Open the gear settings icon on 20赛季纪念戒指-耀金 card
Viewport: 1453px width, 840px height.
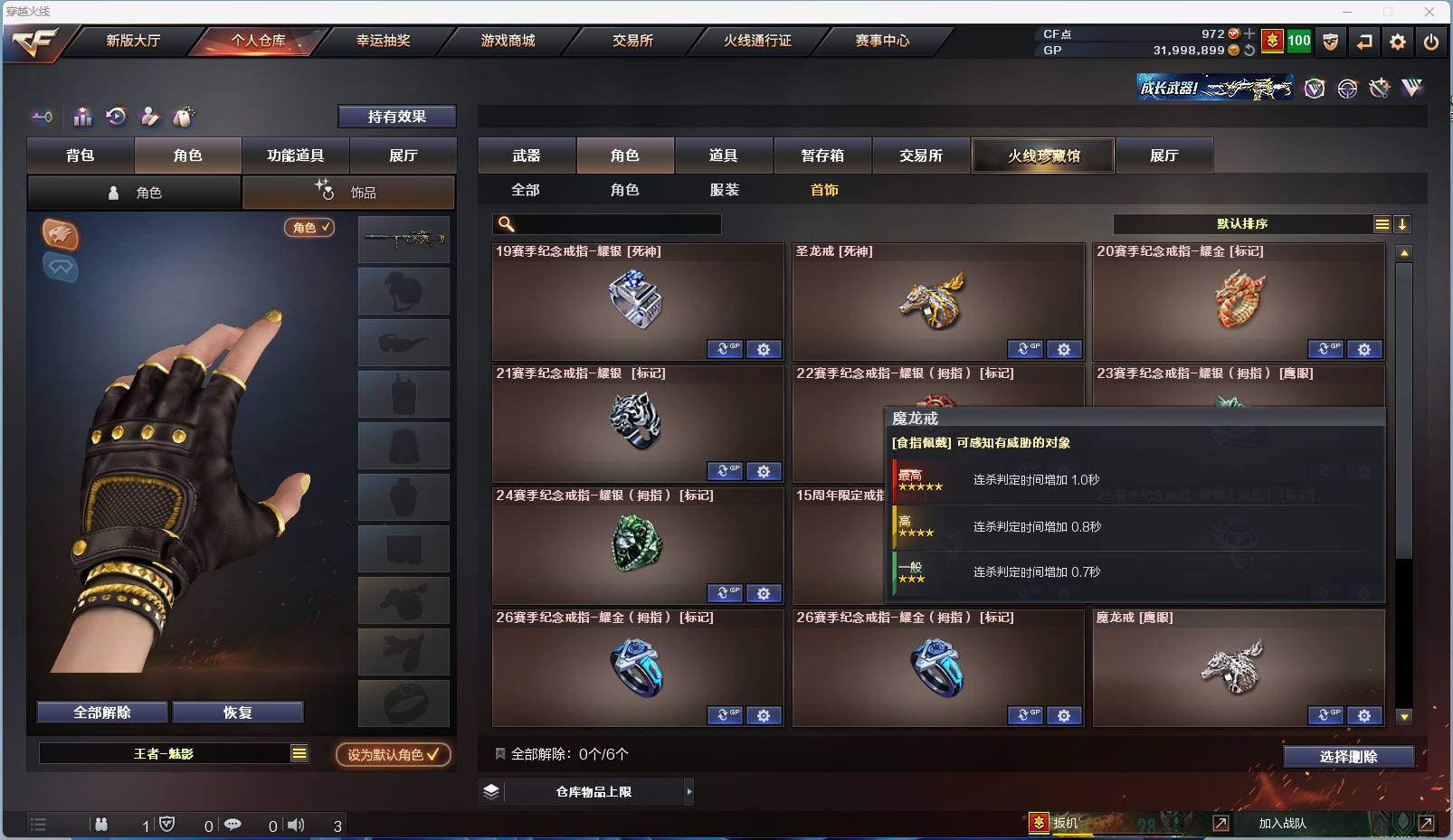point(1366,348)
